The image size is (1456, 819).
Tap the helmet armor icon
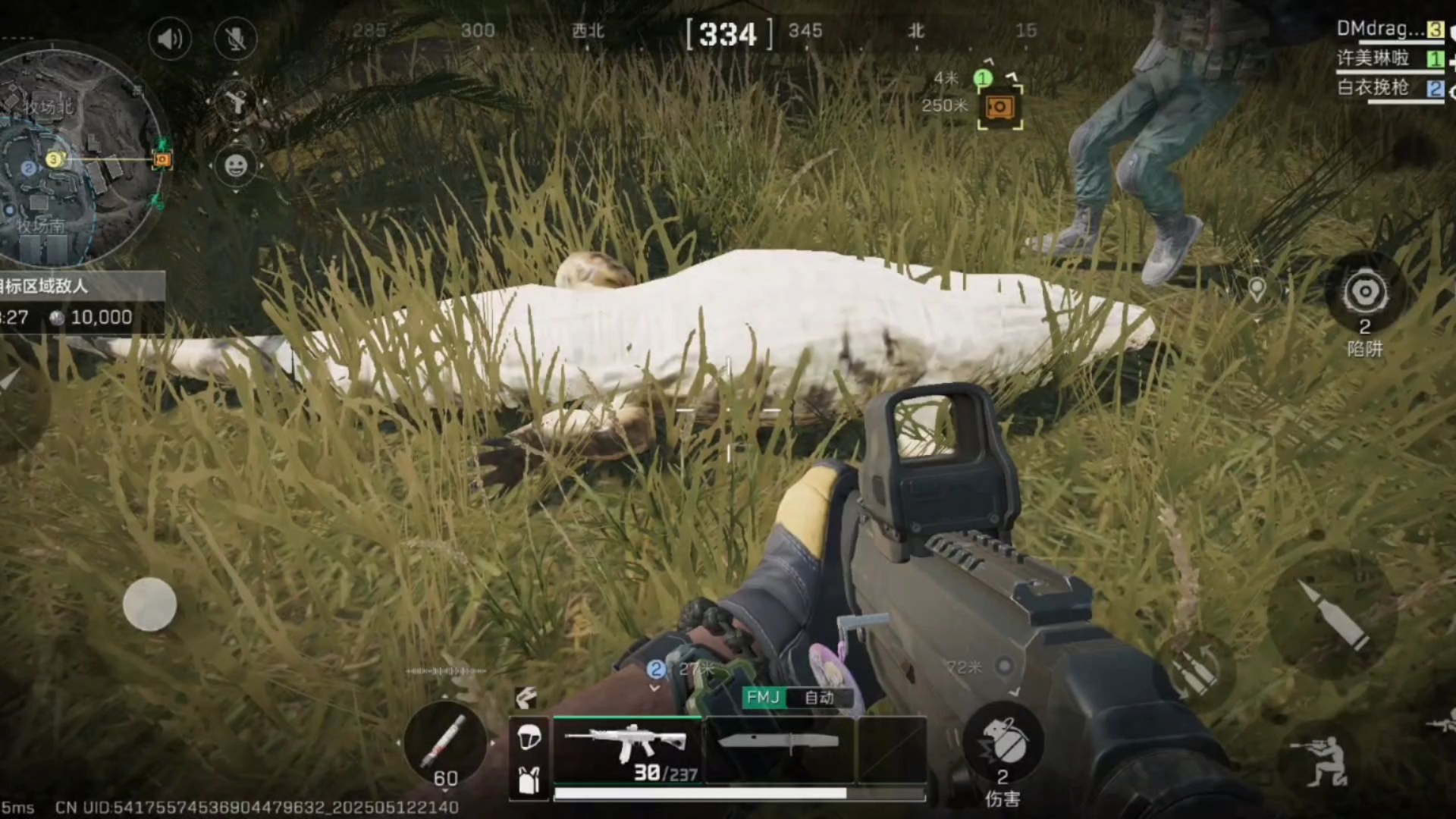click(x=529, y=736)
